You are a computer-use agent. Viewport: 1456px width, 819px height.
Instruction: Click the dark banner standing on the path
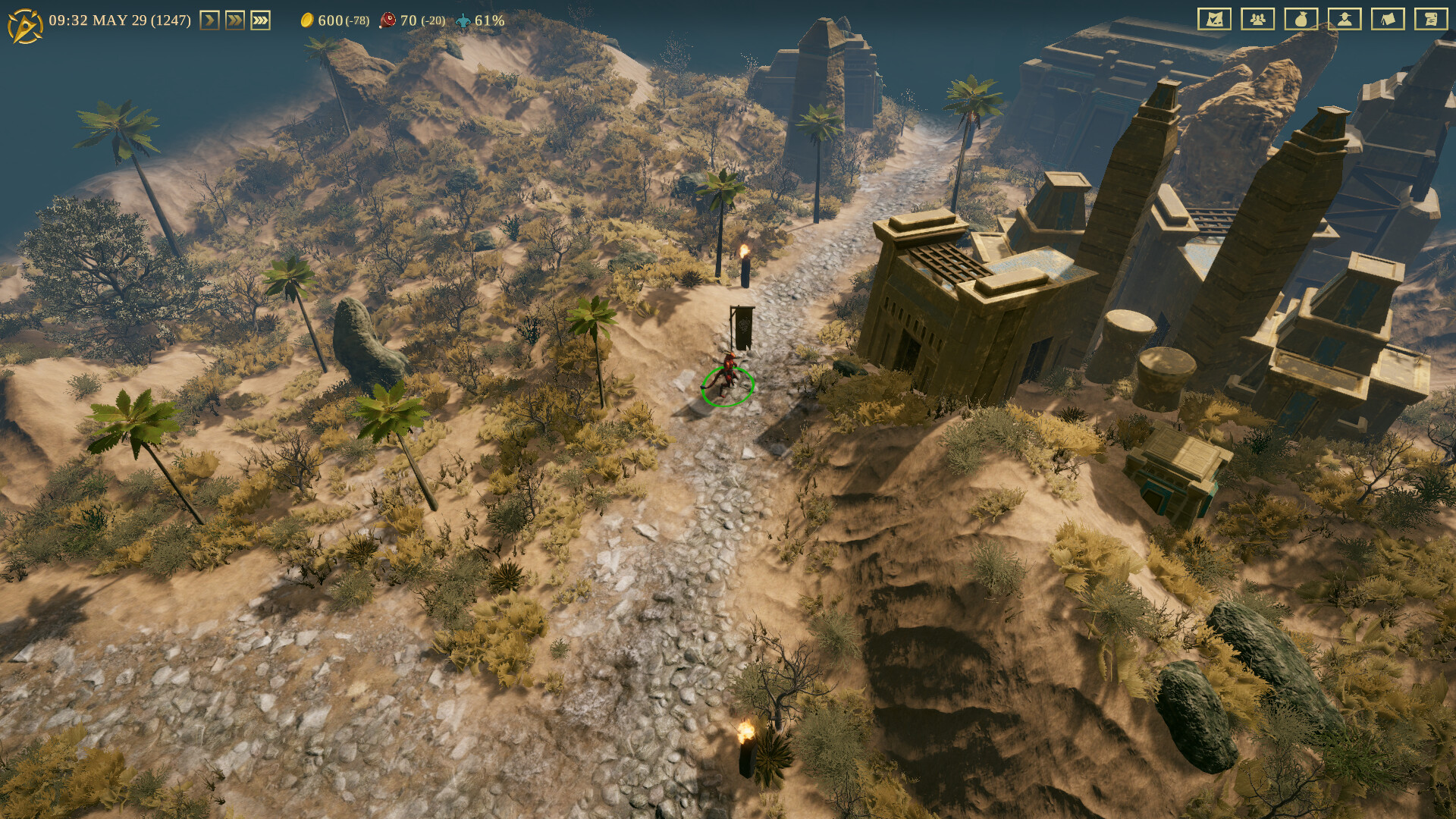pyautogui.click(x=745, y=326)
